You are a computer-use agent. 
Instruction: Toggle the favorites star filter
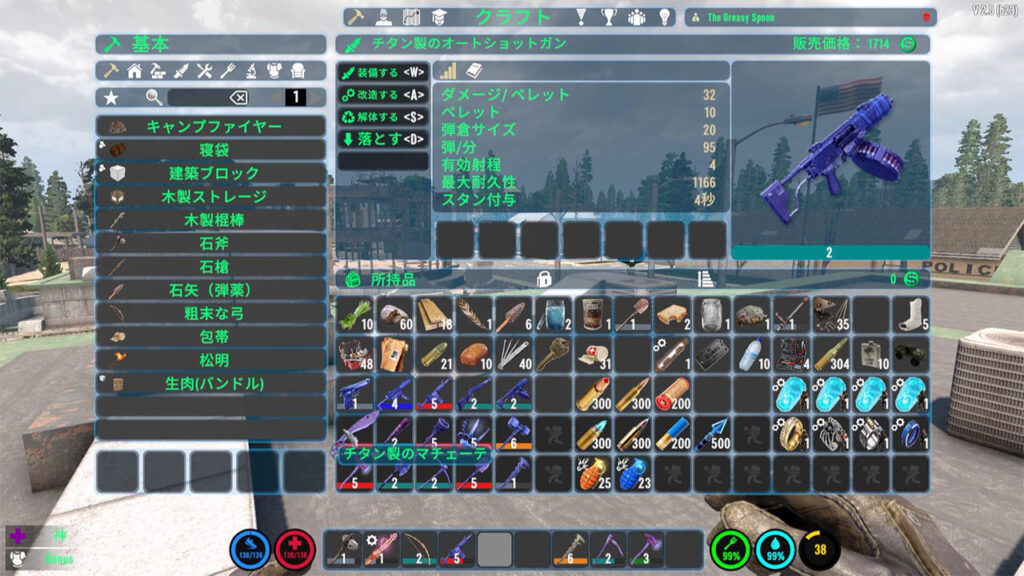click(111, 97)
